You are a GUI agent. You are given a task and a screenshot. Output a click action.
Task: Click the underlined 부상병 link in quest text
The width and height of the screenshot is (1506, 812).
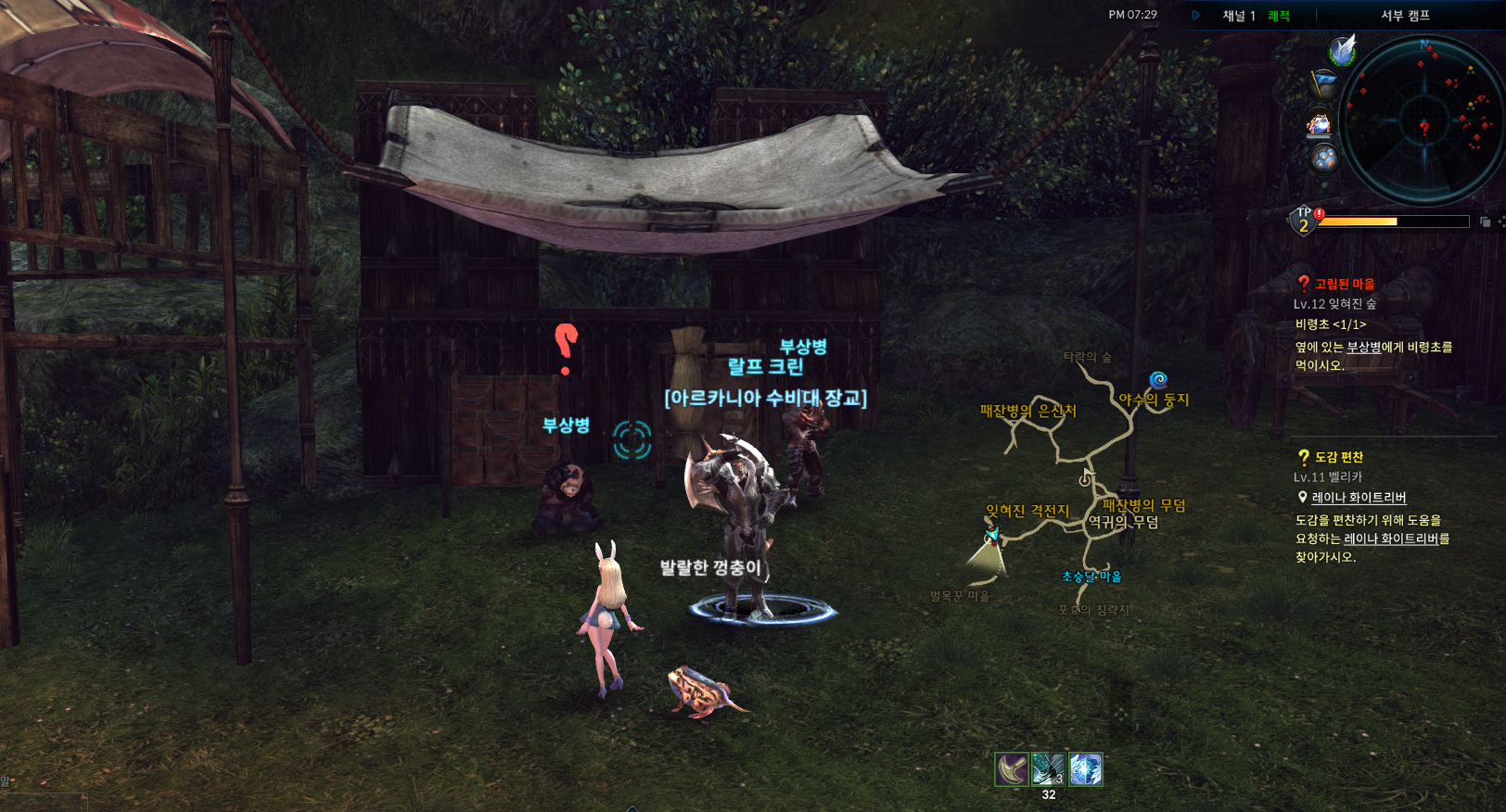1363,347
